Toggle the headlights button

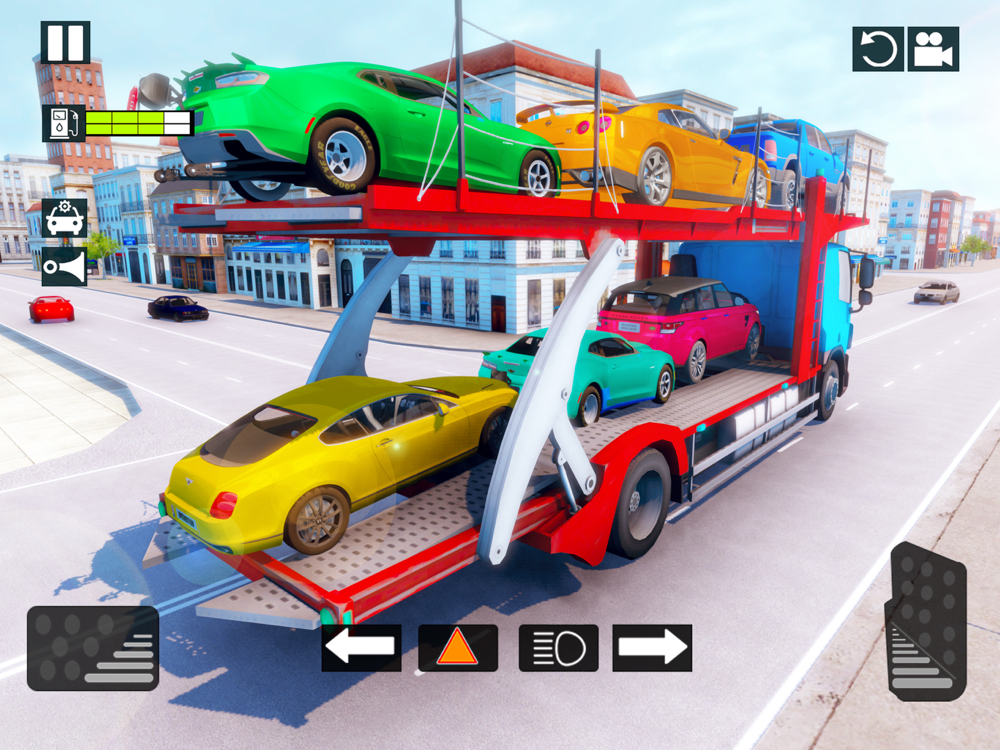pos(558,648)
